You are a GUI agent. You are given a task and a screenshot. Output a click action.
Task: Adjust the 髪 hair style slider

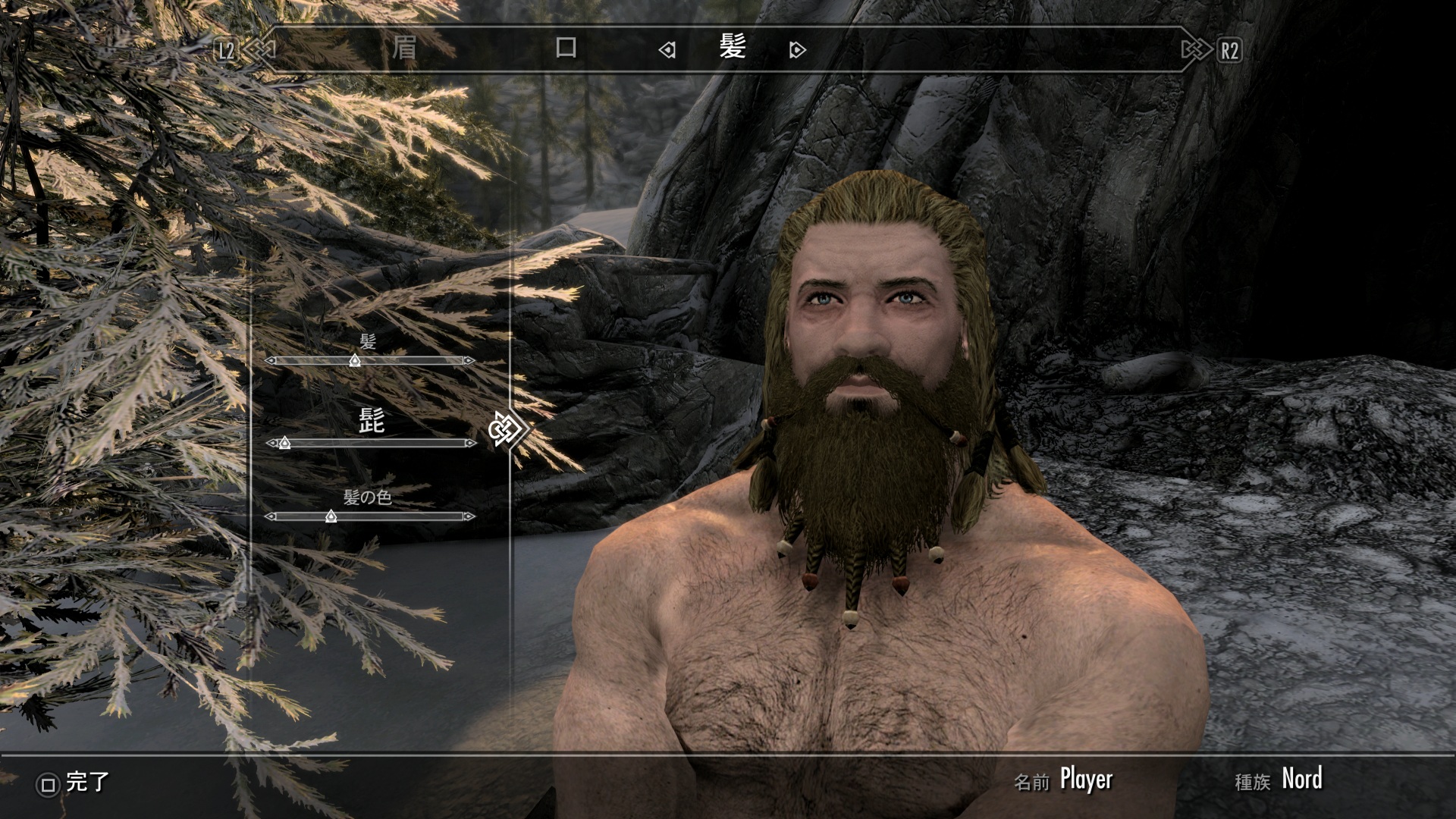coord(354,361)
